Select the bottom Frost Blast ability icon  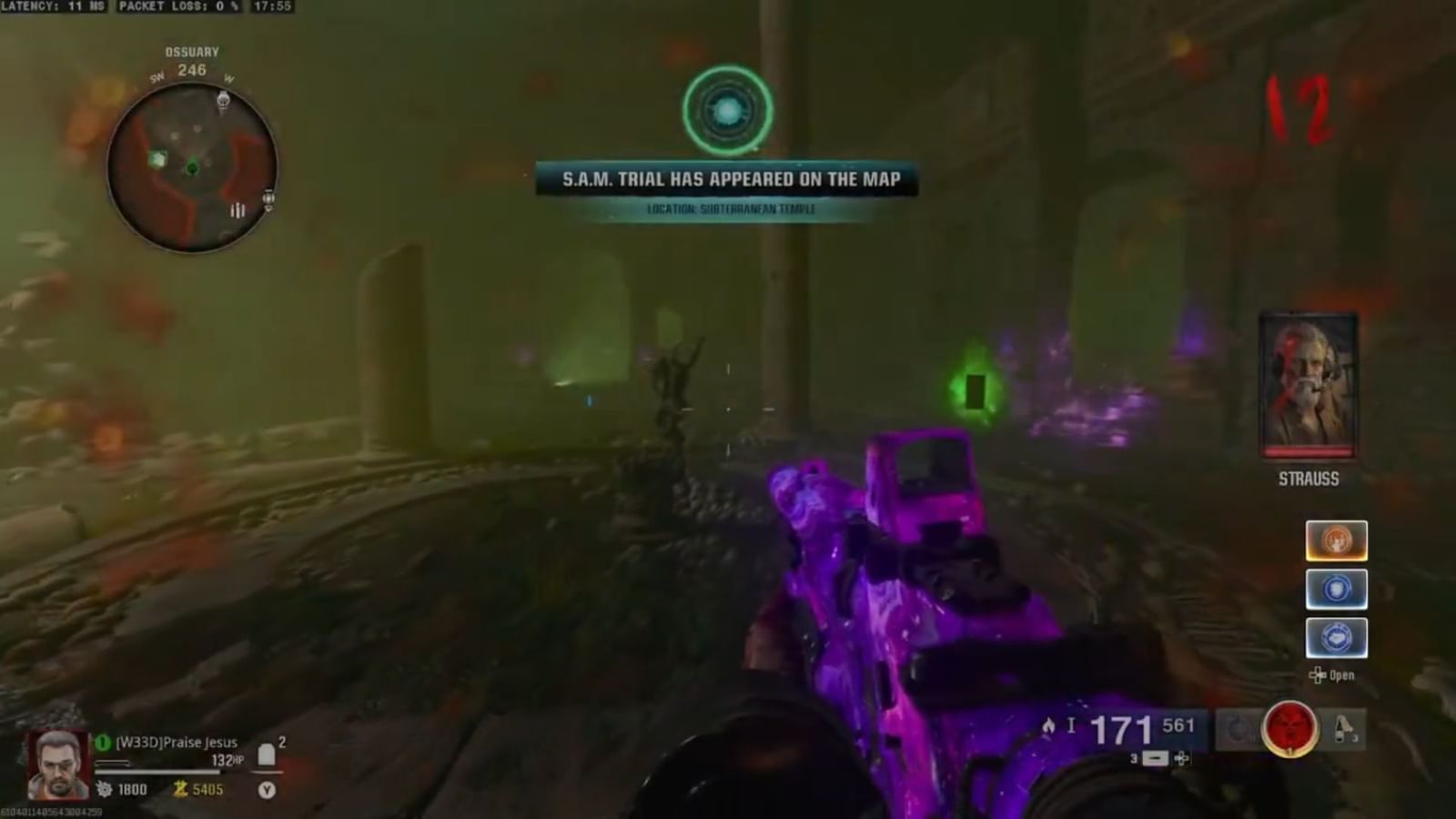click(x=1336, y=638)
